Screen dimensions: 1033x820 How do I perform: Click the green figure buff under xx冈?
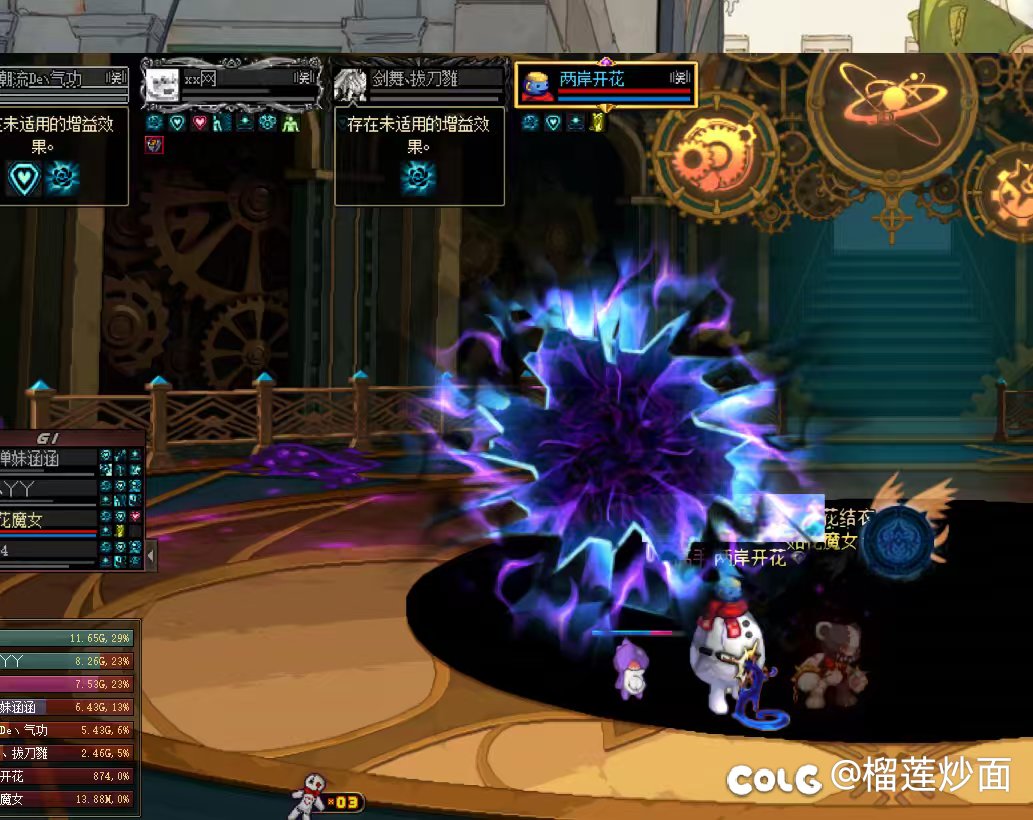[x=290, y=123]
